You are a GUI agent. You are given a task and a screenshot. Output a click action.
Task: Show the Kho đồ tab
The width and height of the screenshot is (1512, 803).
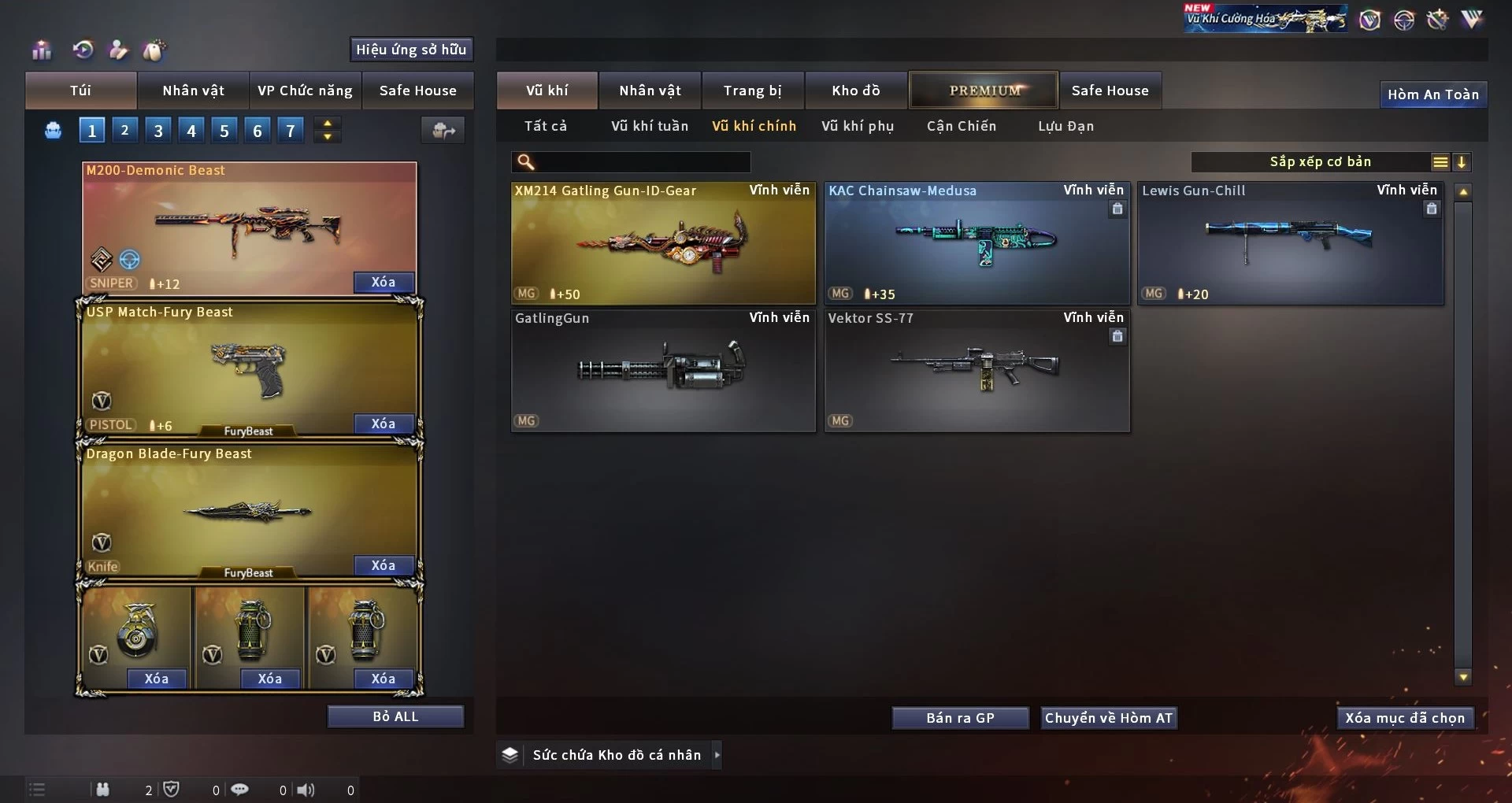click(x=855, y=91)
